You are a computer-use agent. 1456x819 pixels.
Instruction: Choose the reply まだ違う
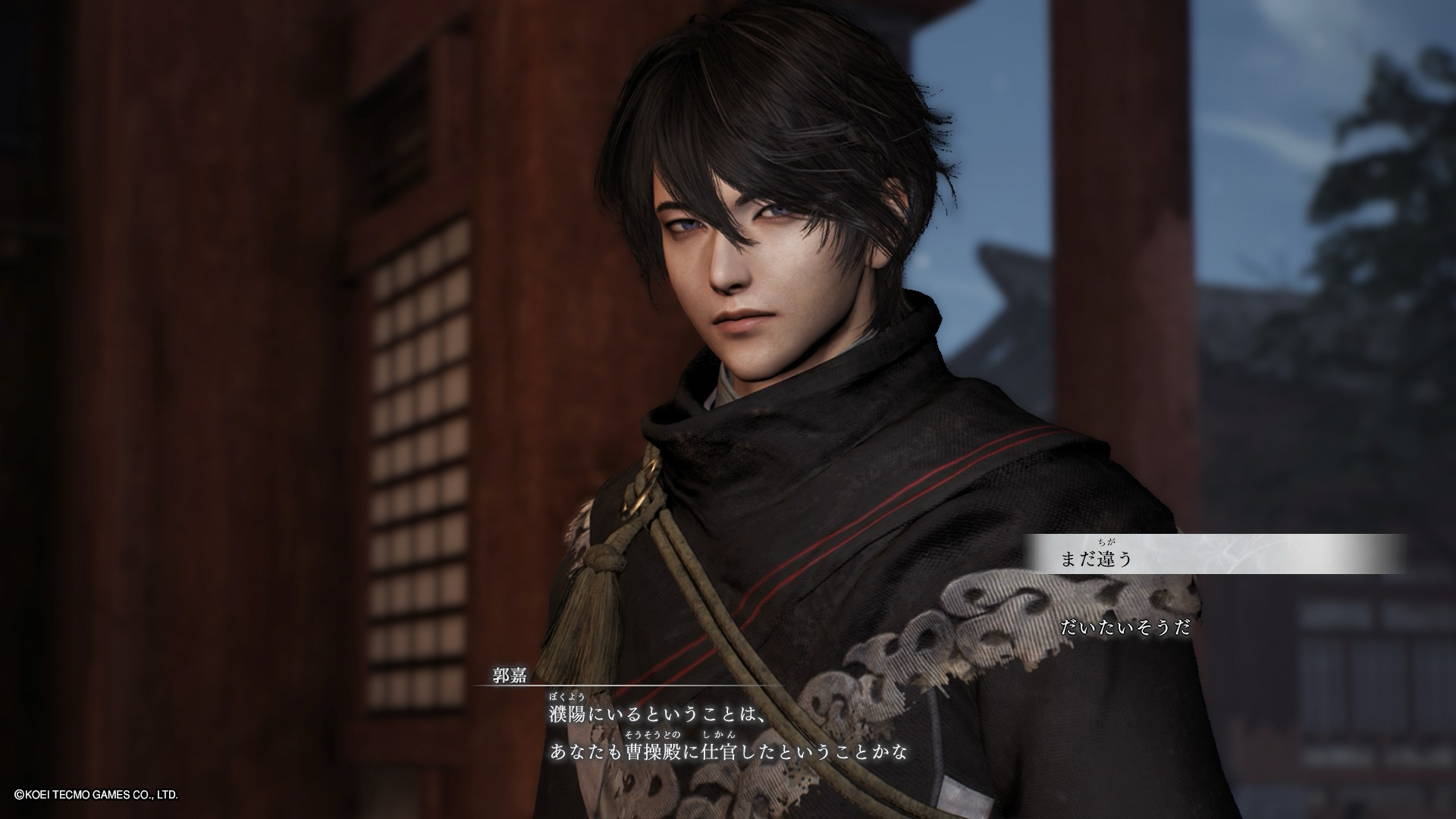point(1096,559)
